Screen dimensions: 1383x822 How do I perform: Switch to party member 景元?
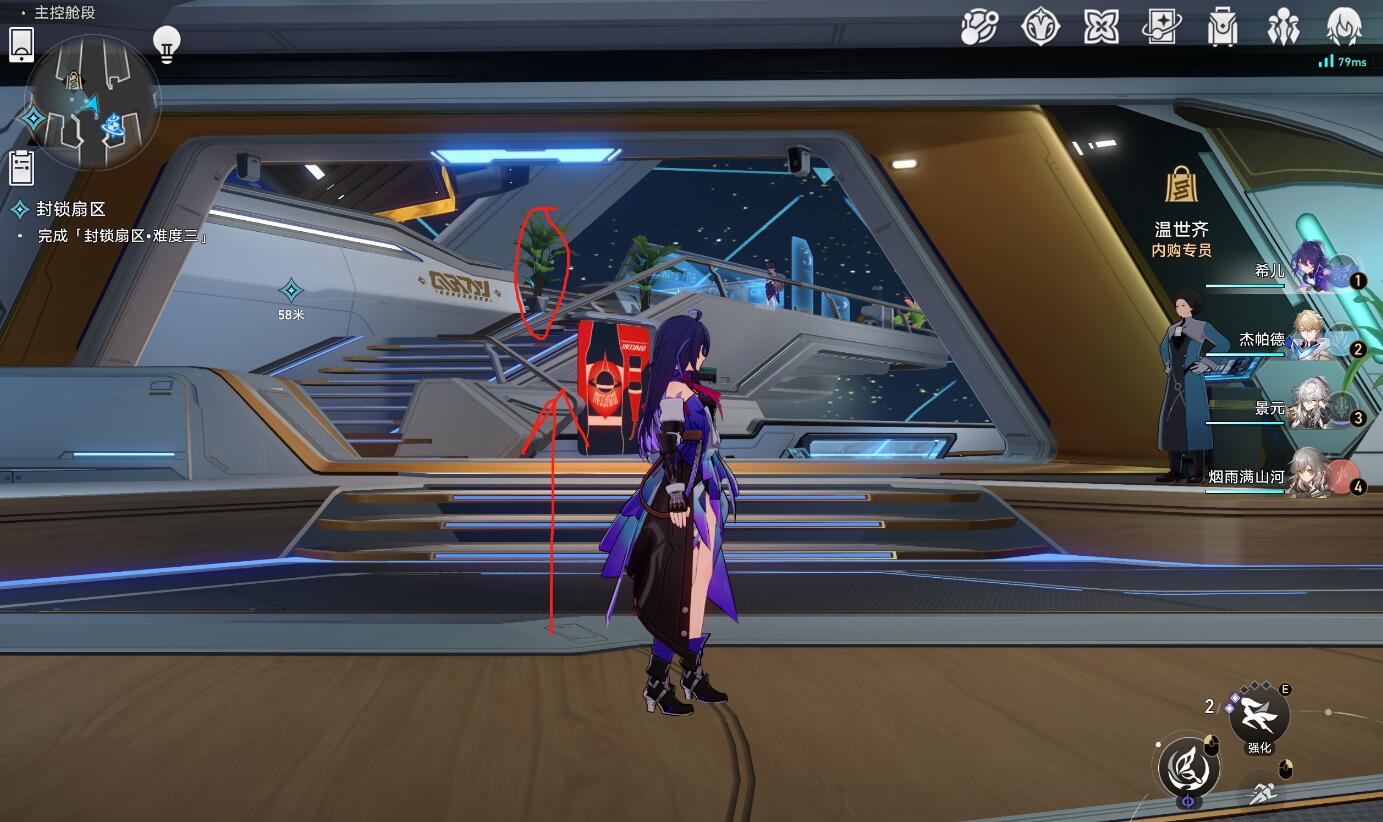[x=1312, y=406]
